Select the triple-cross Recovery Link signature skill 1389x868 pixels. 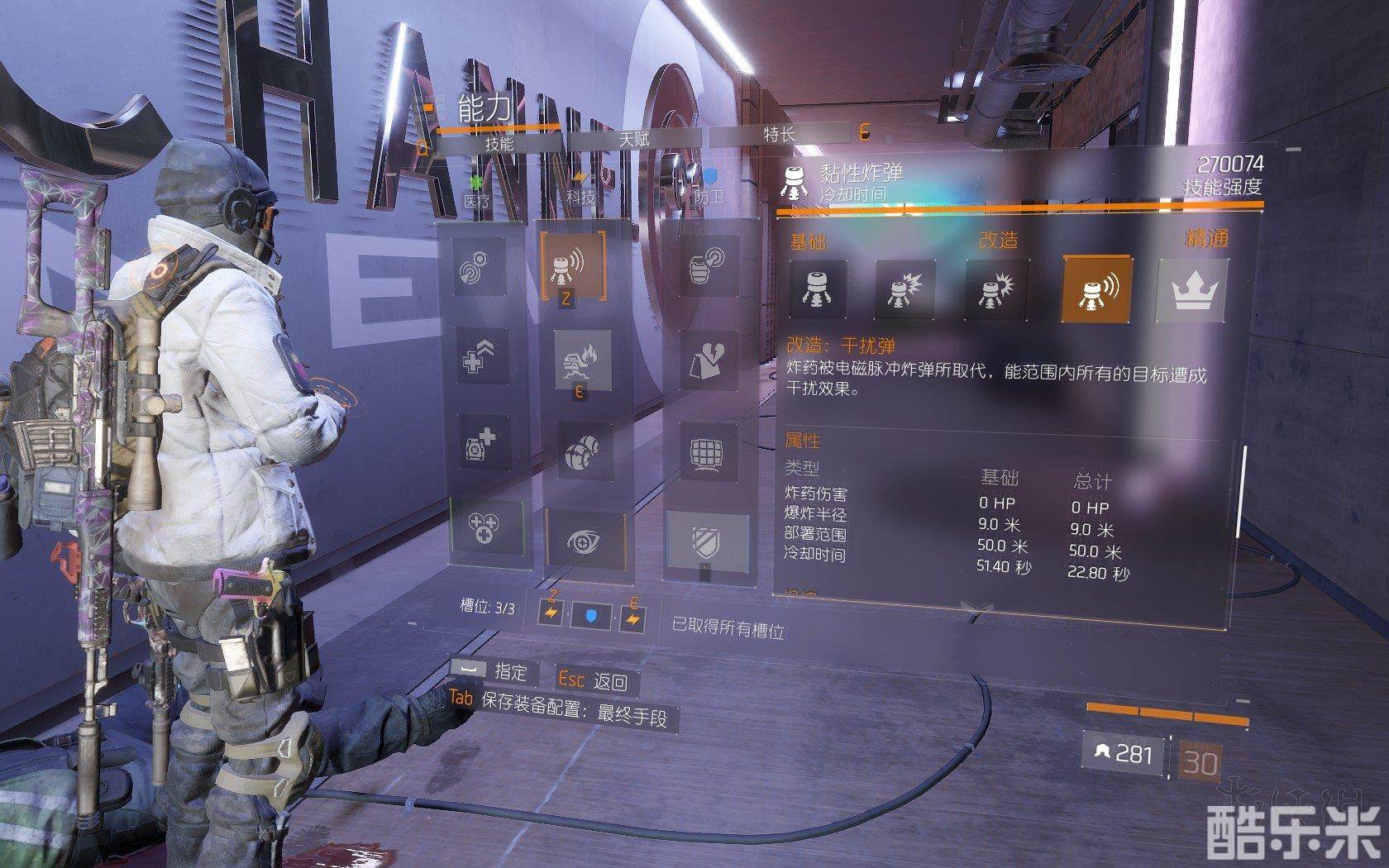click(487, 527)
